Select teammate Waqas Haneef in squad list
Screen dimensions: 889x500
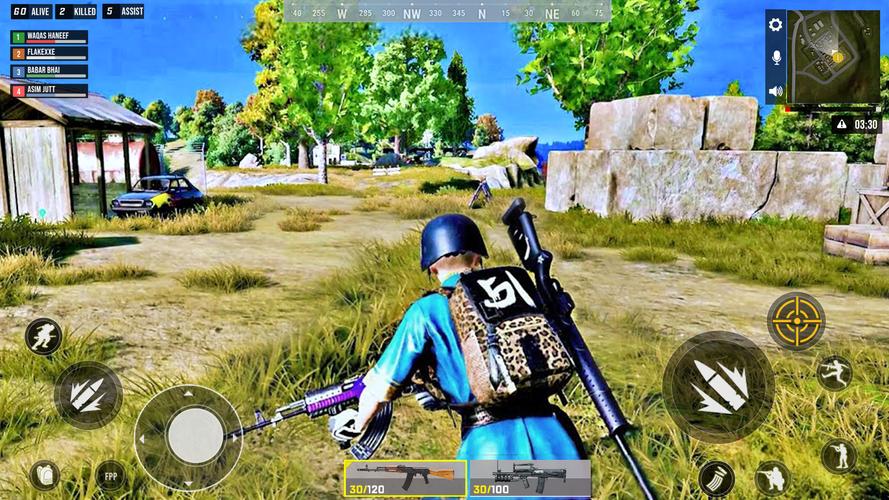(49, 37)
